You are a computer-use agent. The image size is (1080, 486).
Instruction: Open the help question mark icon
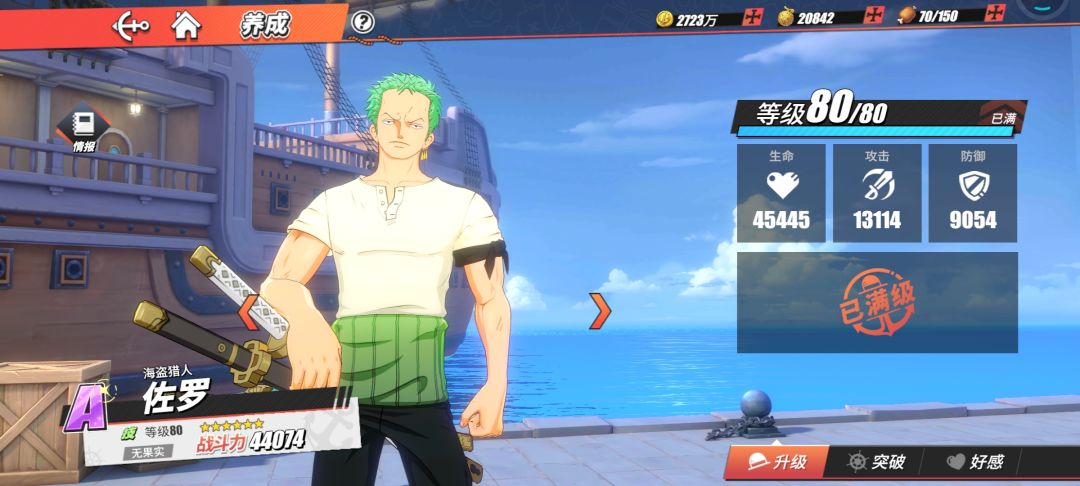pyautogui.click(x=364, y=22)
